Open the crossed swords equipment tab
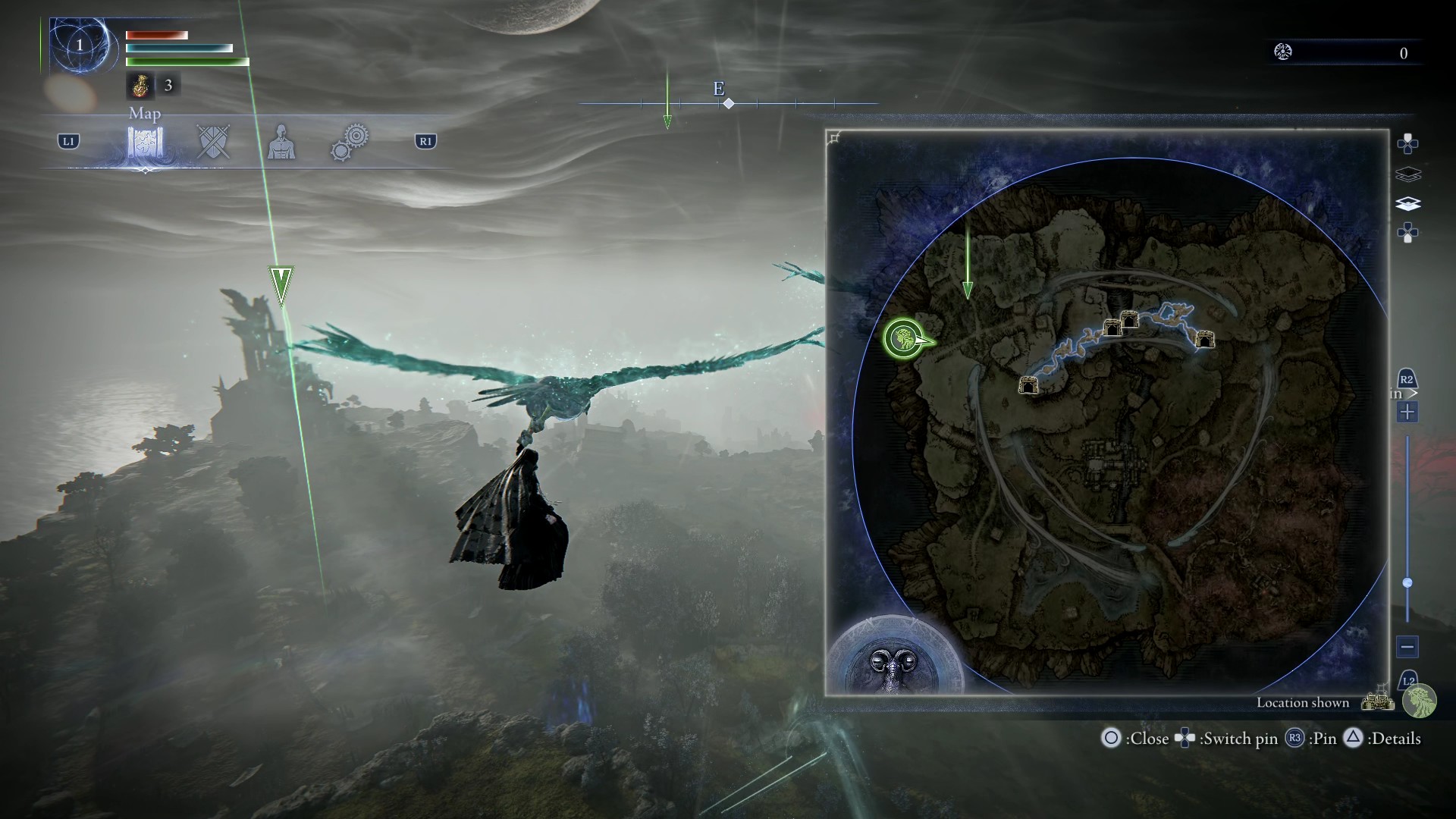 (x=212, y=142)
